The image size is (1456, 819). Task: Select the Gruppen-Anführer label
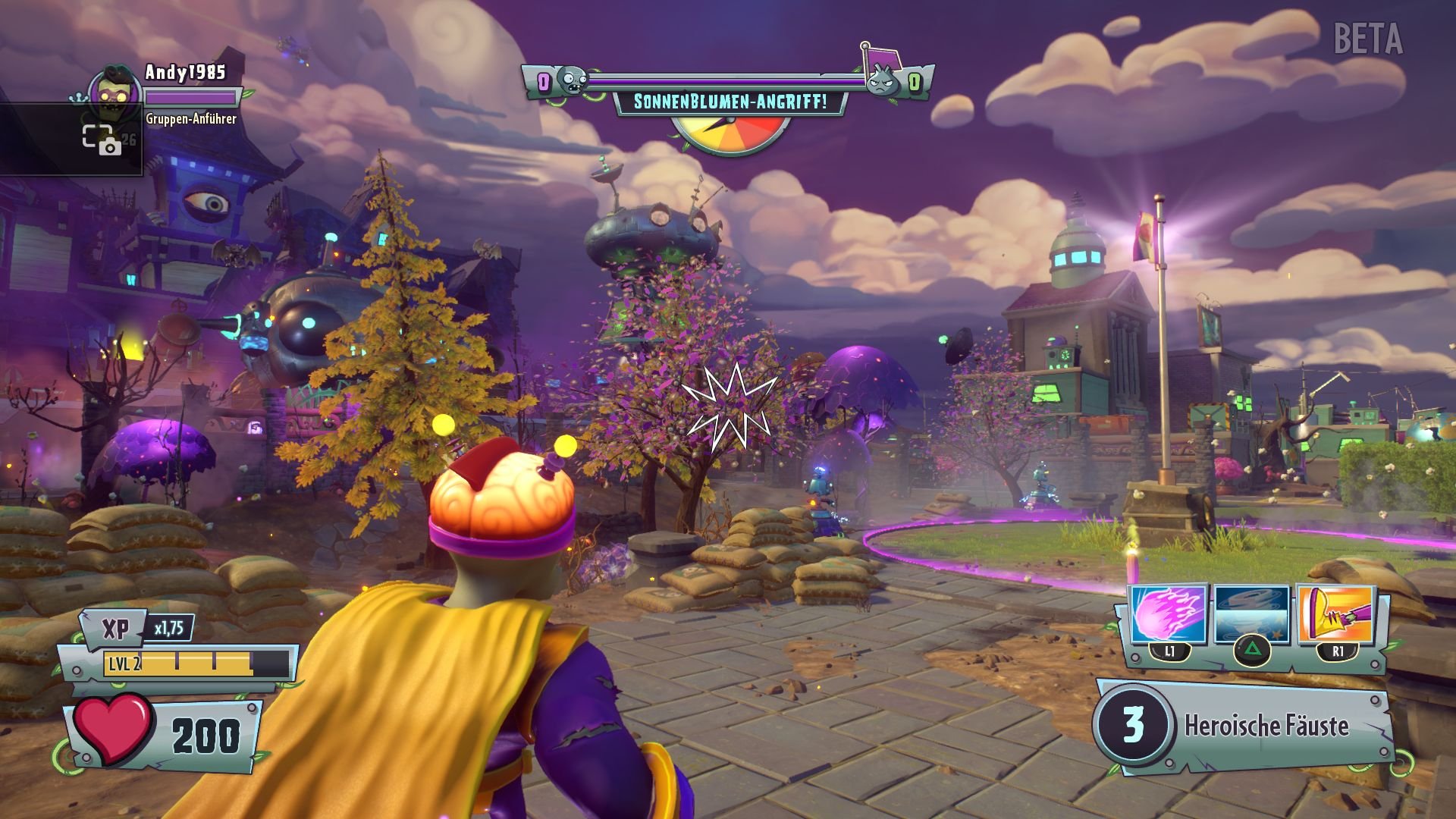point(190,119)
